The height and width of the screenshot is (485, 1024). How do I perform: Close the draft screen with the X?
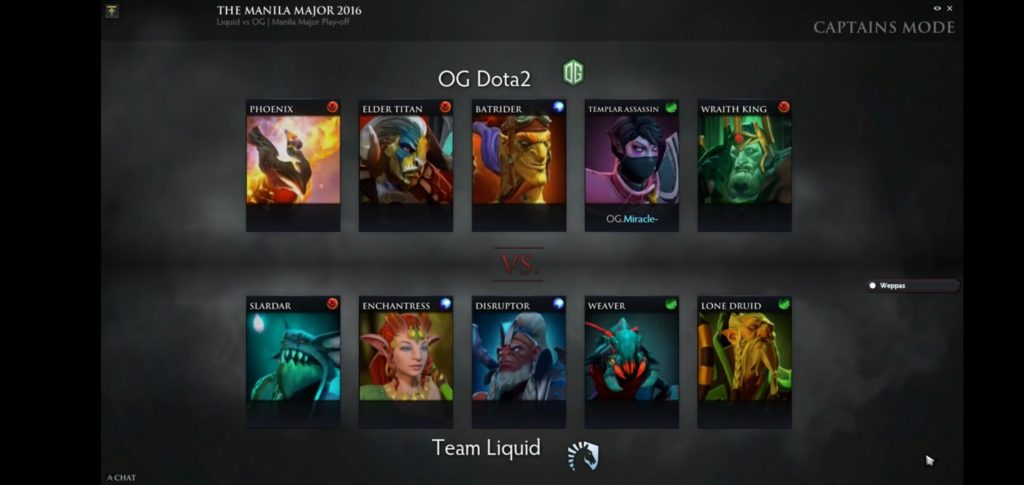(x=950, y=8)
